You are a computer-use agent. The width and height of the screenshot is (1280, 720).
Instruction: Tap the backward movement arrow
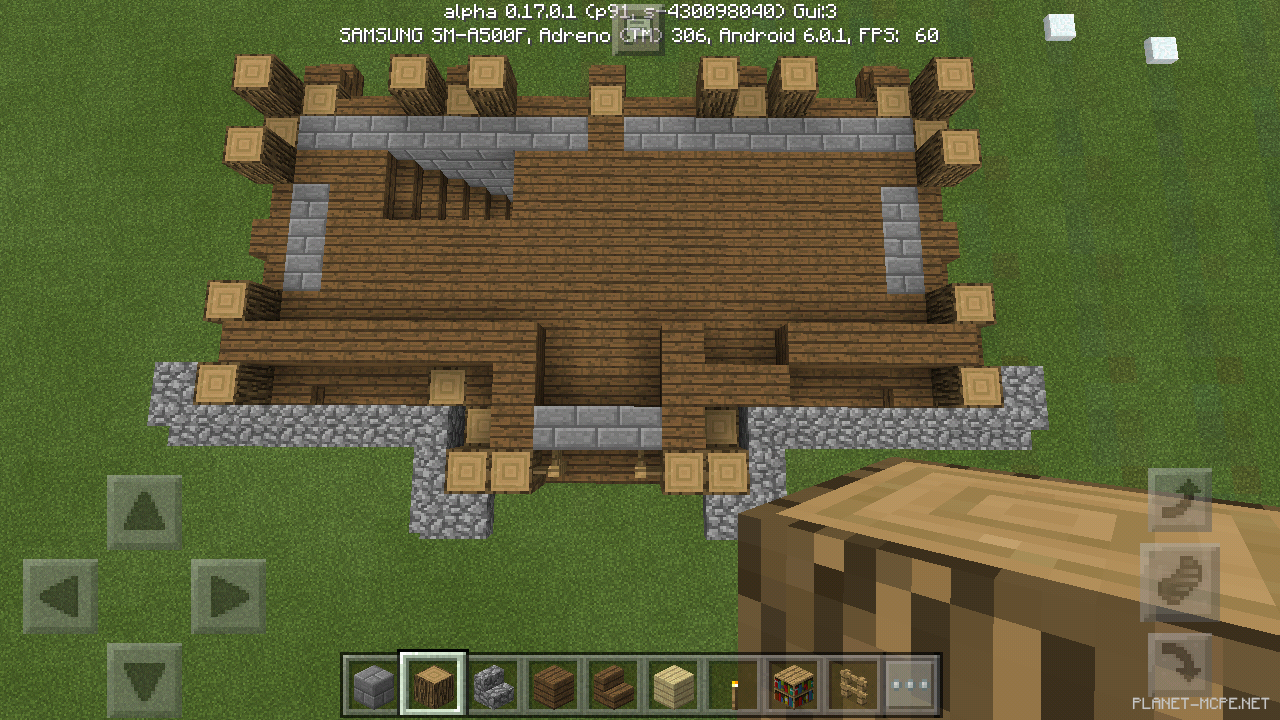(143, 672)
